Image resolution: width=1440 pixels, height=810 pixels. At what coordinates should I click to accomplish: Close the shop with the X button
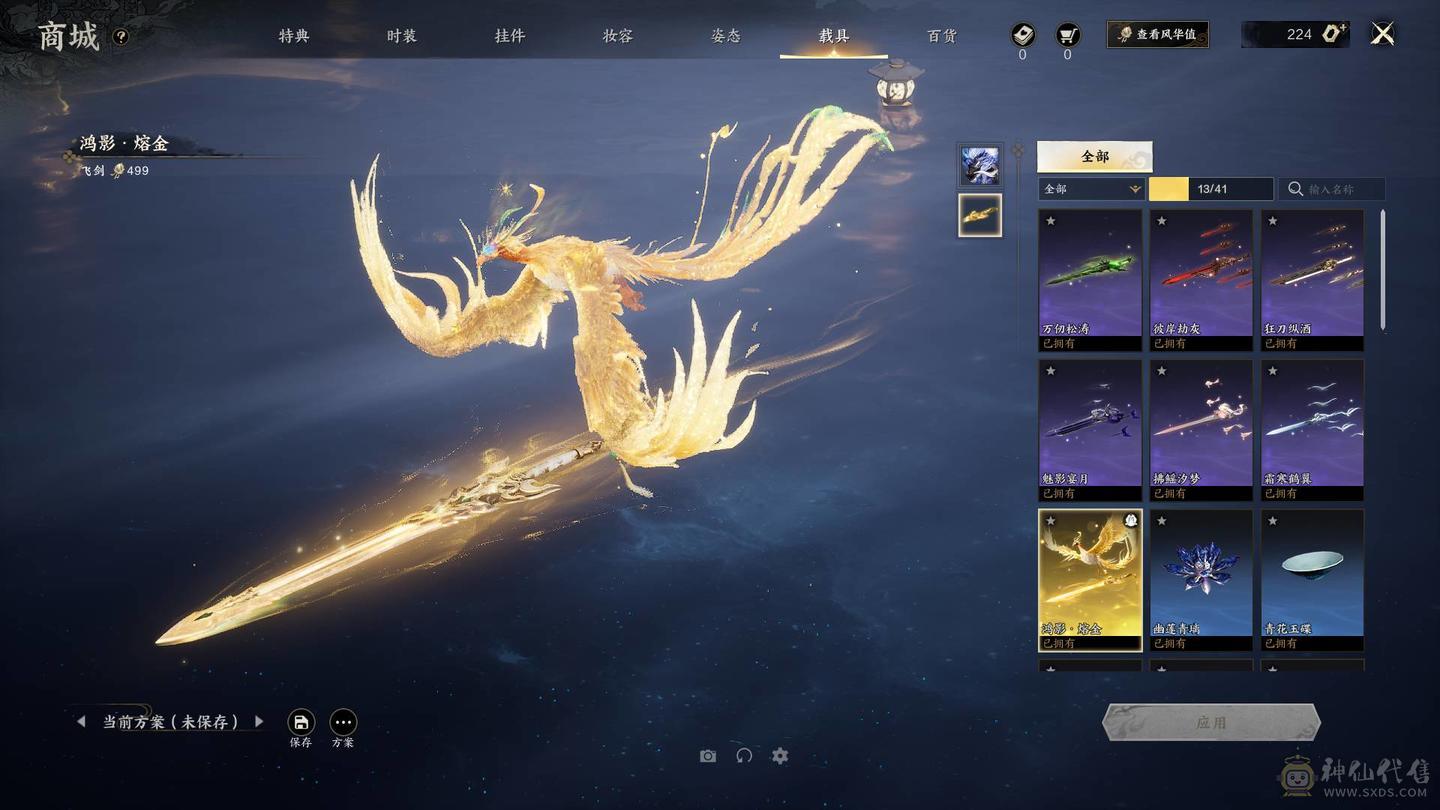coord(1382,34)
